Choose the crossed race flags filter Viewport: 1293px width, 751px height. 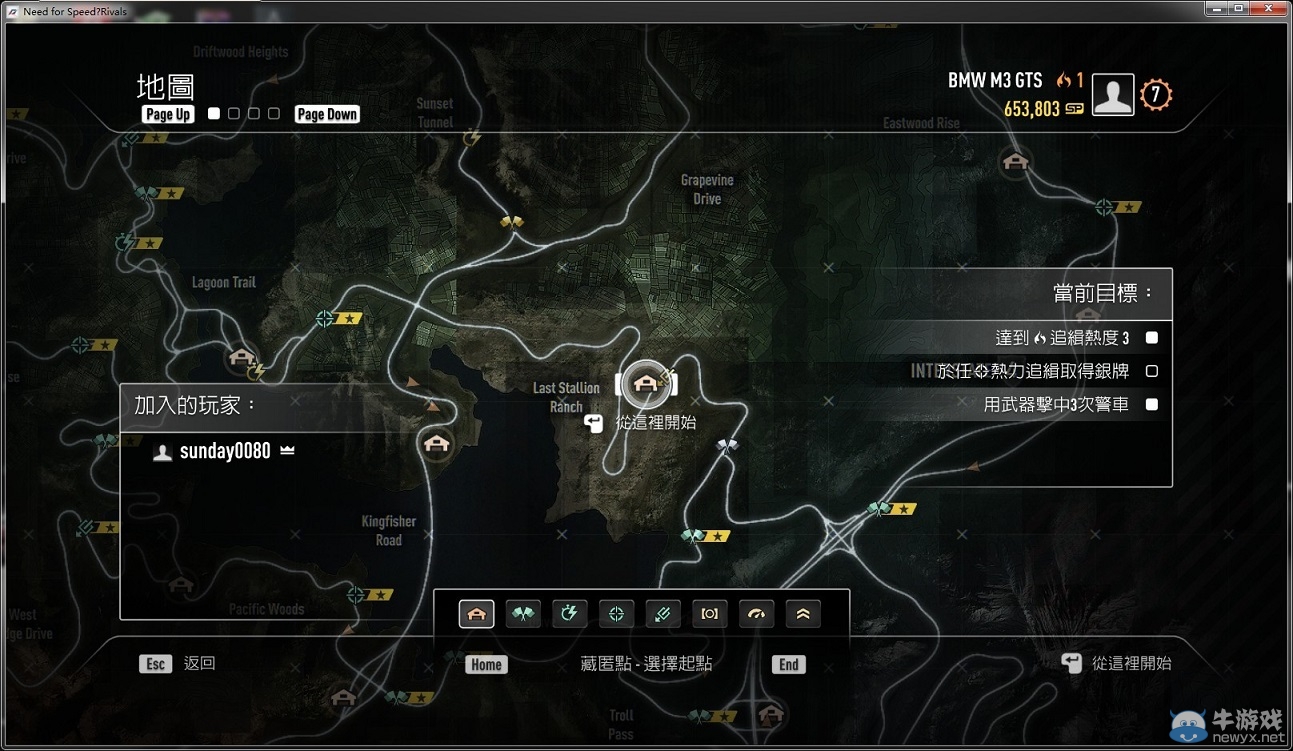point(523,614)
